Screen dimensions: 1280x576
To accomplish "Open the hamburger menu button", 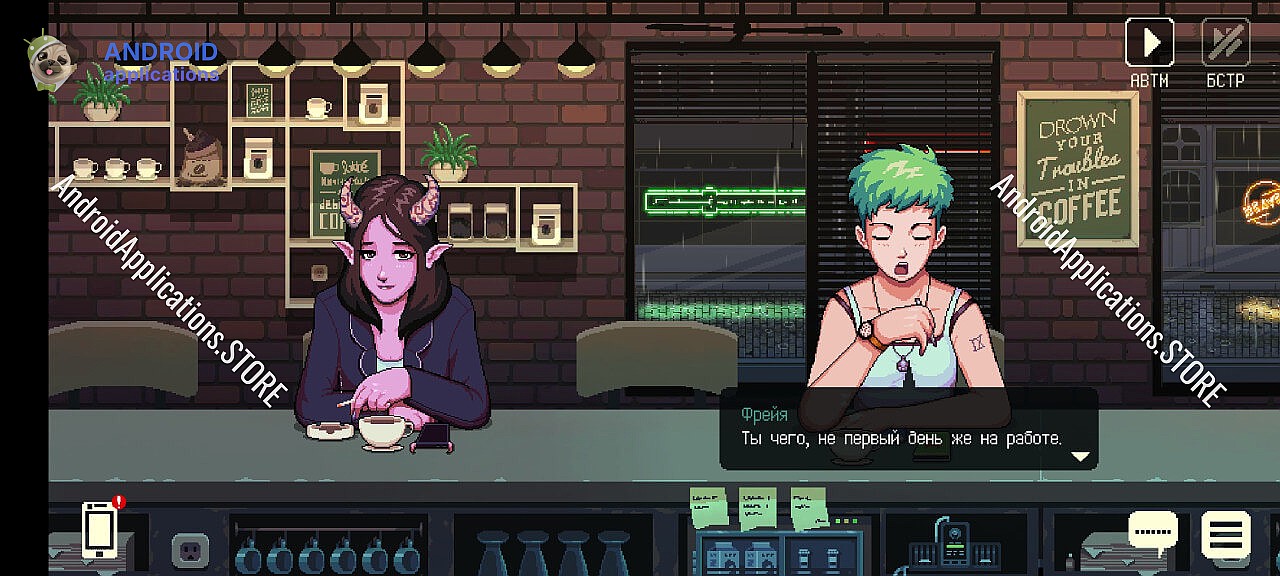I will [1225, 533].
